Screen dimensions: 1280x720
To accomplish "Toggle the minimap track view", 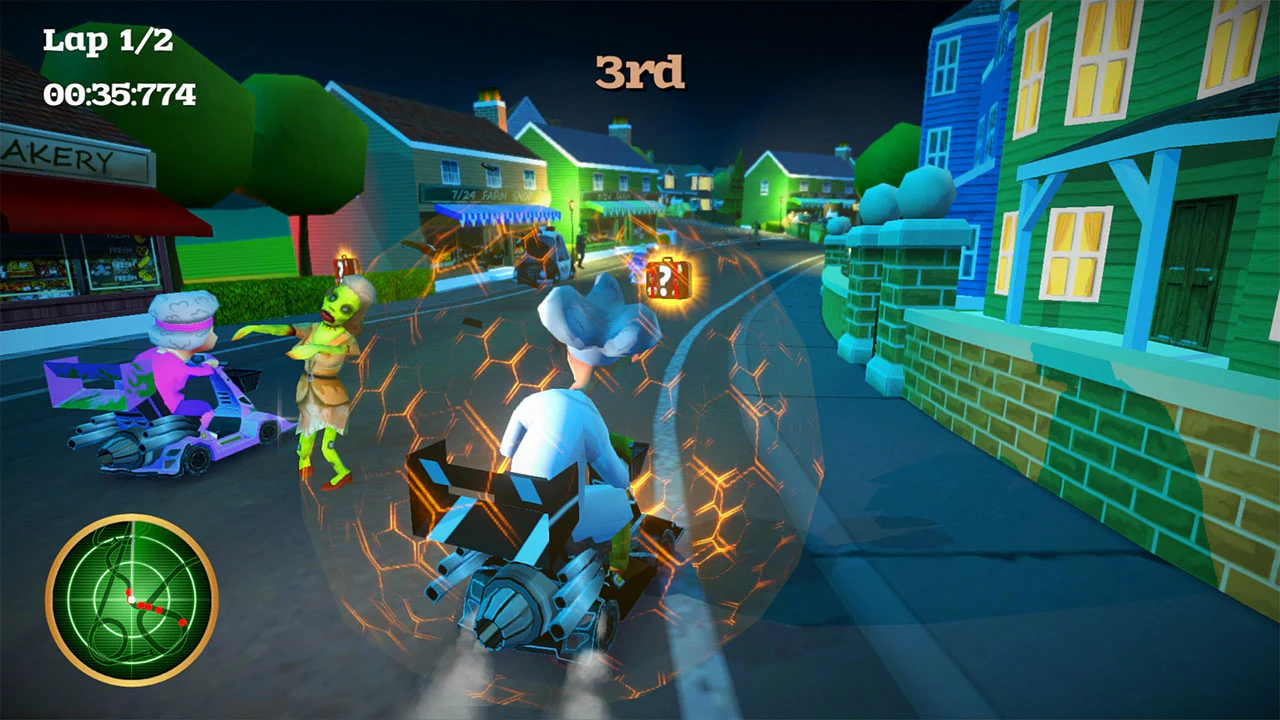I will pos(130,600).
